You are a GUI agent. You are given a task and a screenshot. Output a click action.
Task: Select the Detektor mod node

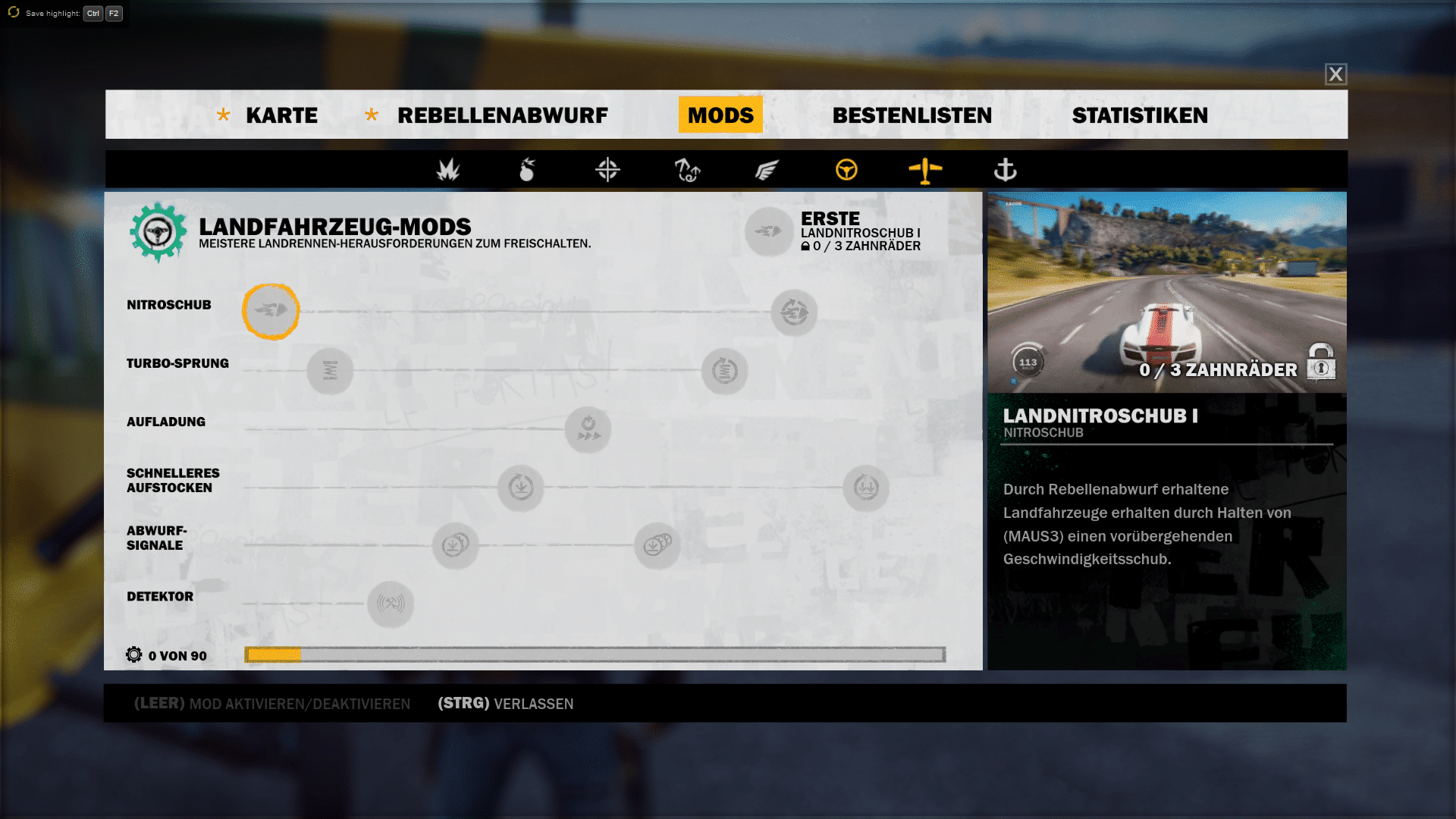pyautogui.click(x=391, y=604)
